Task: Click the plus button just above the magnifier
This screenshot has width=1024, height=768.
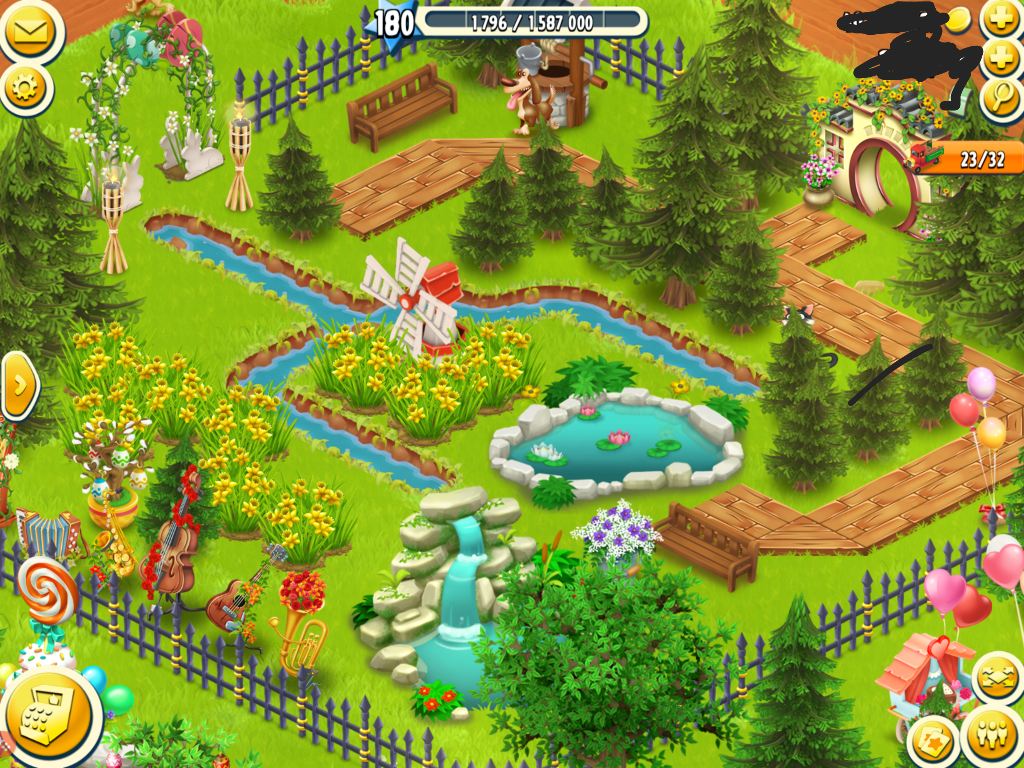Action: point(1001,58)
